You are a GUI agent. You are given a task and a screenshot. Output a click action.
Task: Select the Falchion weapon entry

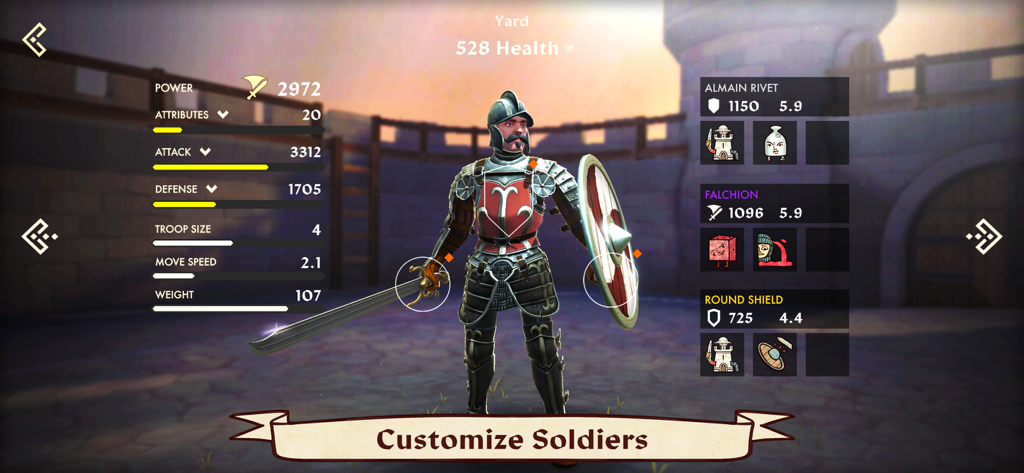click(x=775, y=204)
